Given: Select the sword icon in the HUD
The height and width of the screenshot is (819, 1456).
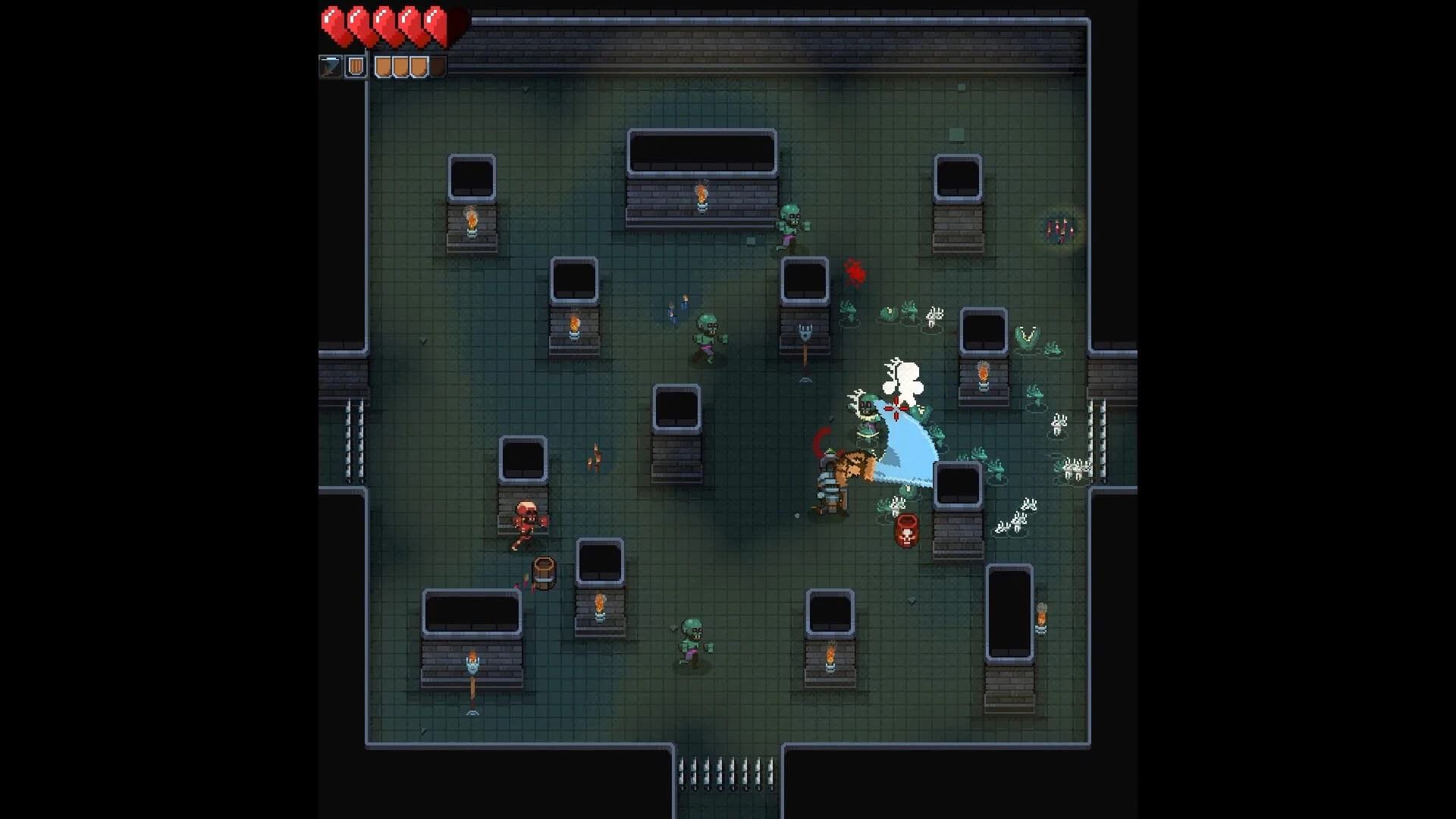Looking at the screenshot, I should (x=330, y=66).
